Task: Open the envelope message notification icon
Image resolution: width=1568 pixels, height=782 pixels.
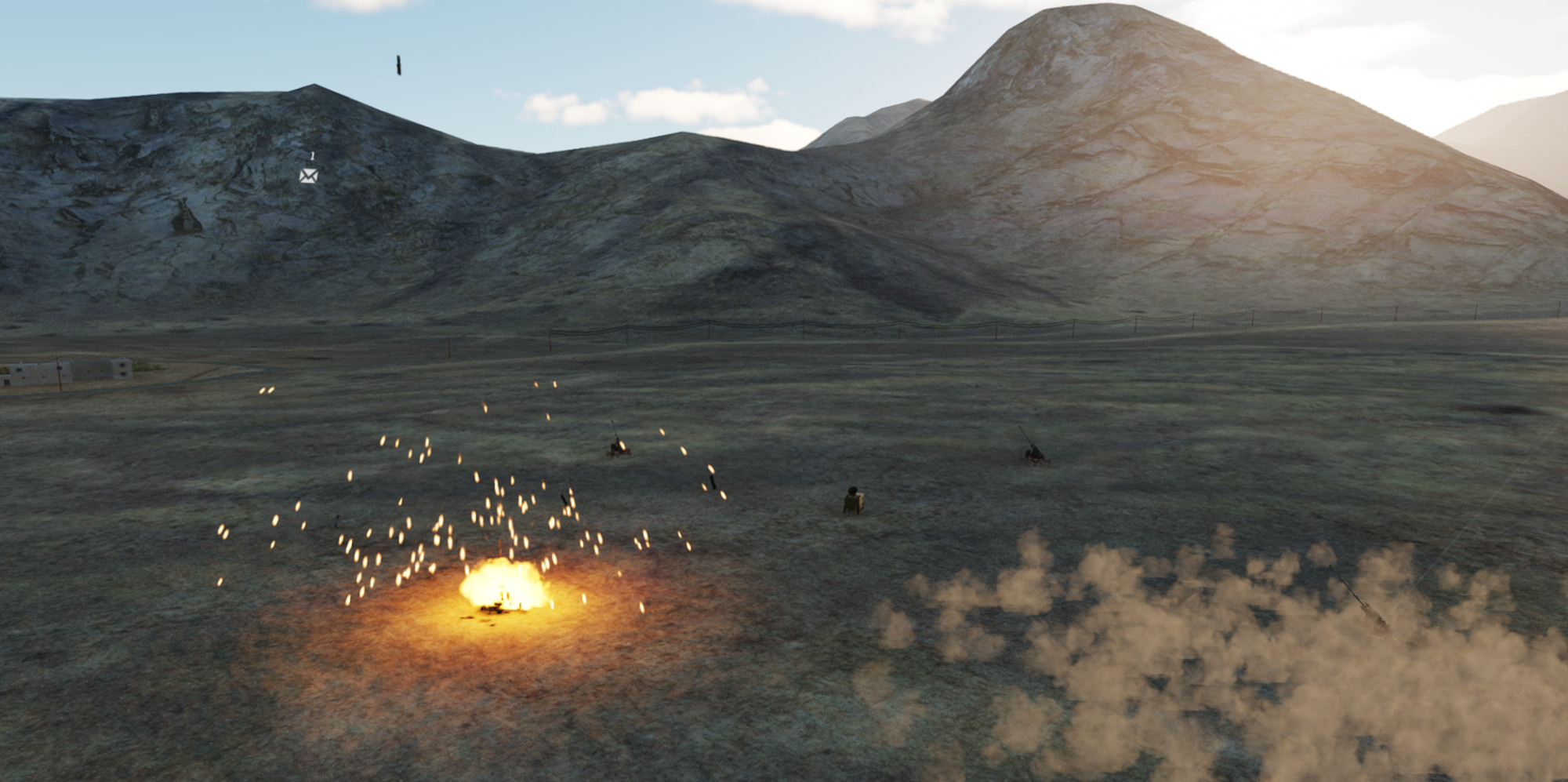Action: pos(309,176)
